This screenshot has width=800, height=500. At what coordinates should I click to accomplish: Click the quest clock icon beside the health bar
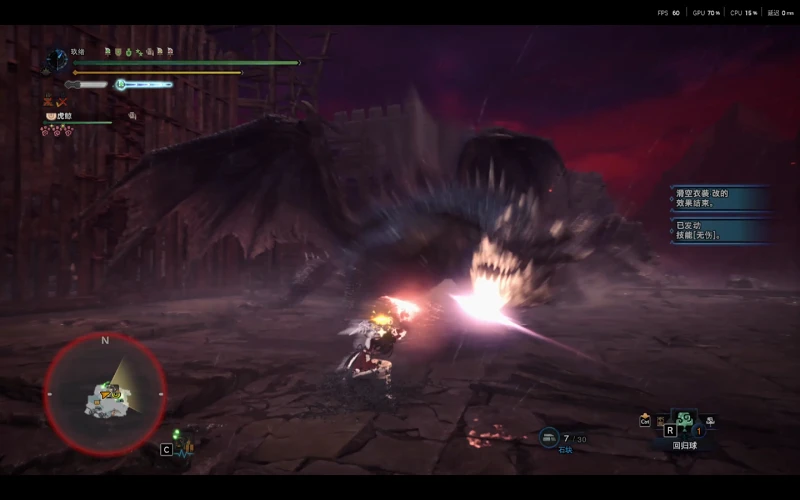pyautogui.click(x=57, y=60)
